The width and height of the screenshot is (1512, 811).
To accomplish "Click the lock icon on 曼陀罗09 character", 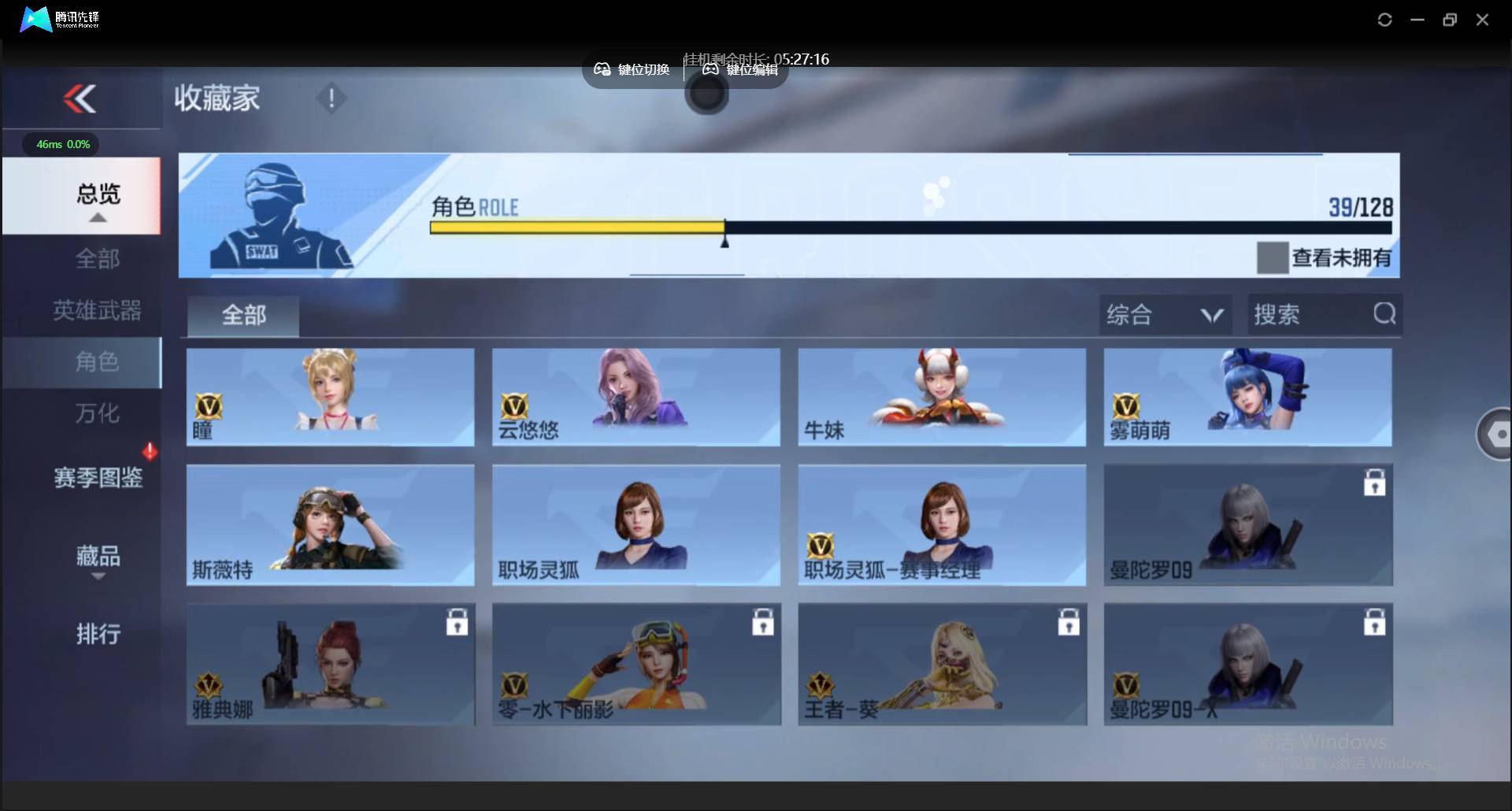I will click(1373, 483).
